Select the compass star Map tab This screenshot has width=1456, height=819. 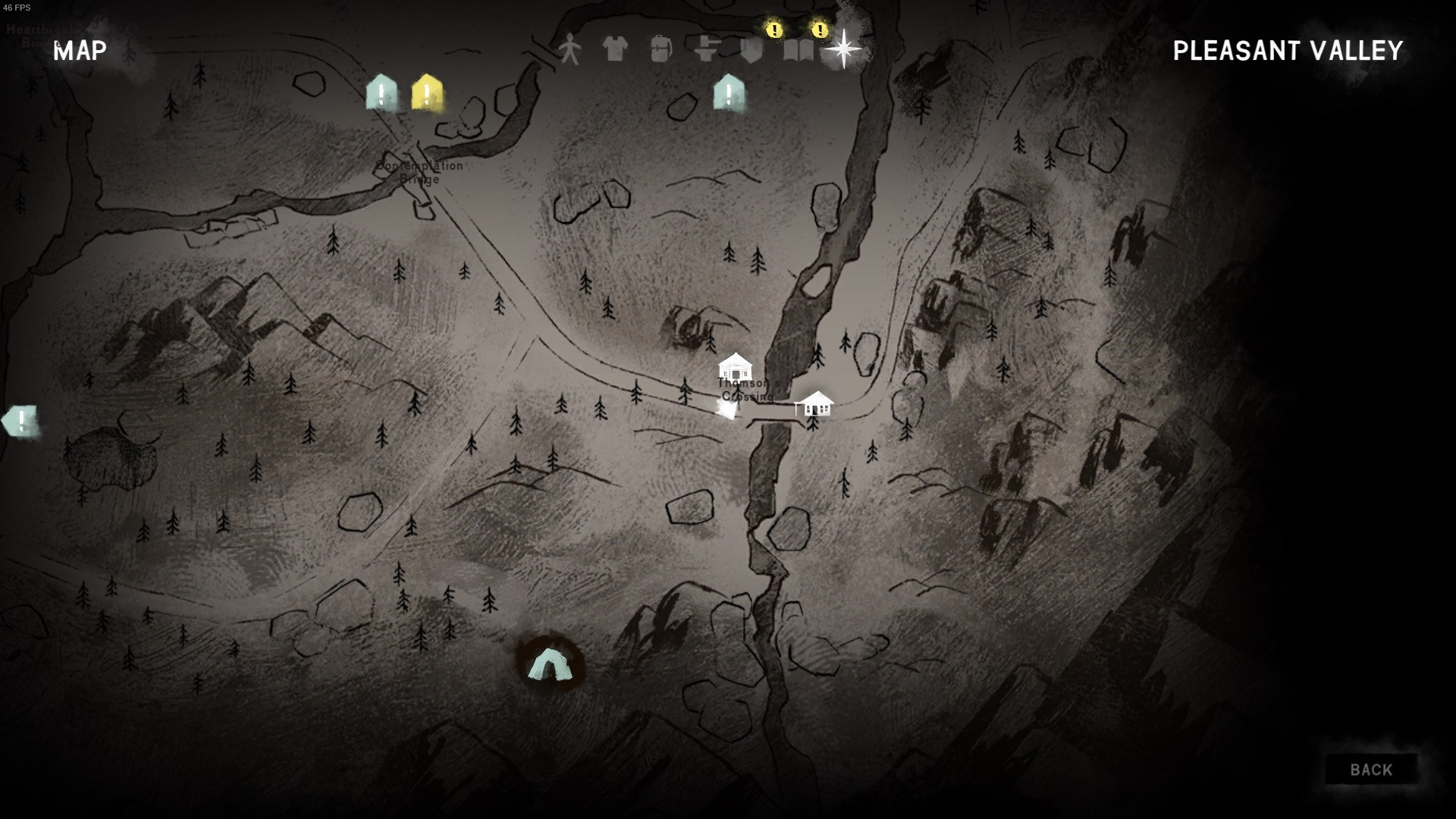[x=843, y=49]
